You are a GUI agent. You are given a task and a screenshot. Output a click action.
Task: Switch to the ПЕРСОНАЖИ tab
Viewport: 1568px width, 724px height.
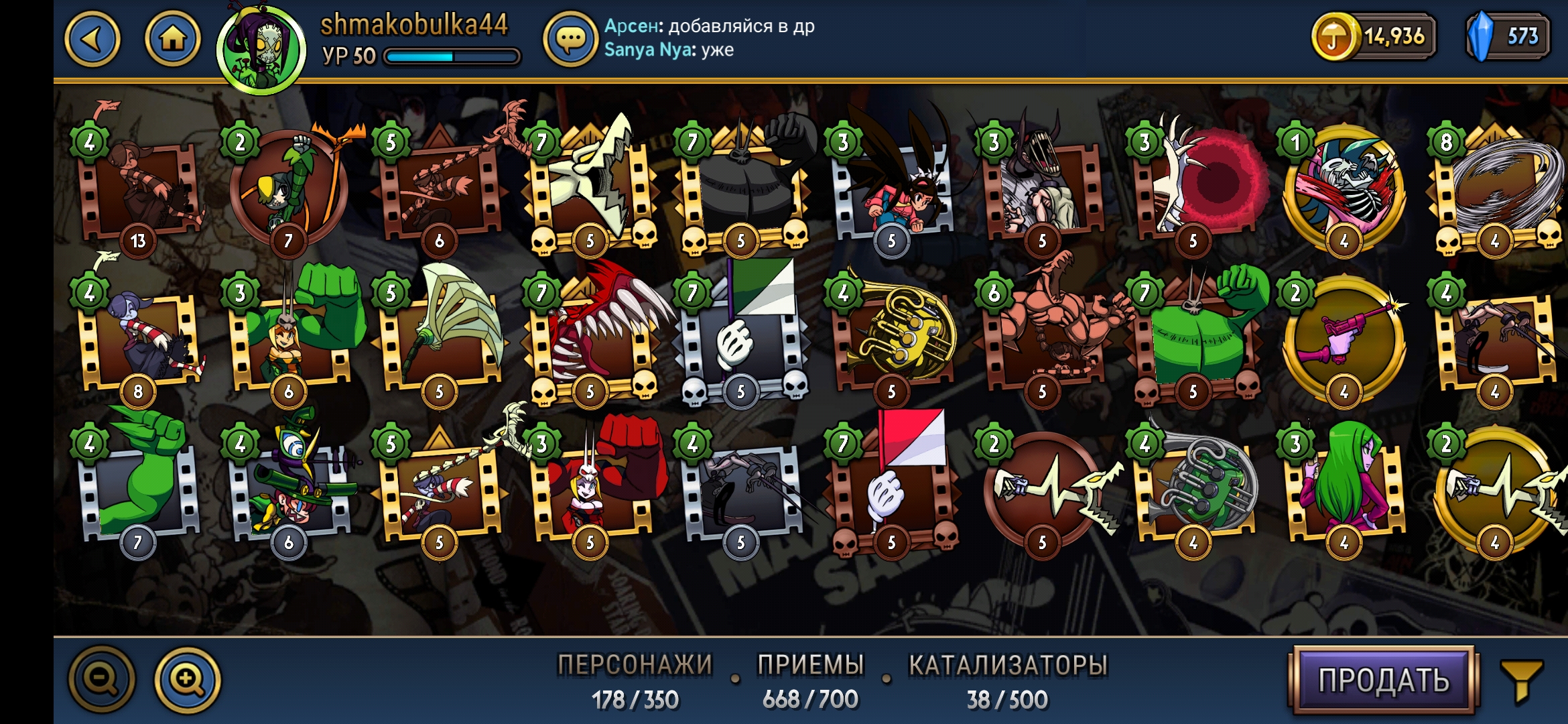(x=635, y=680)
